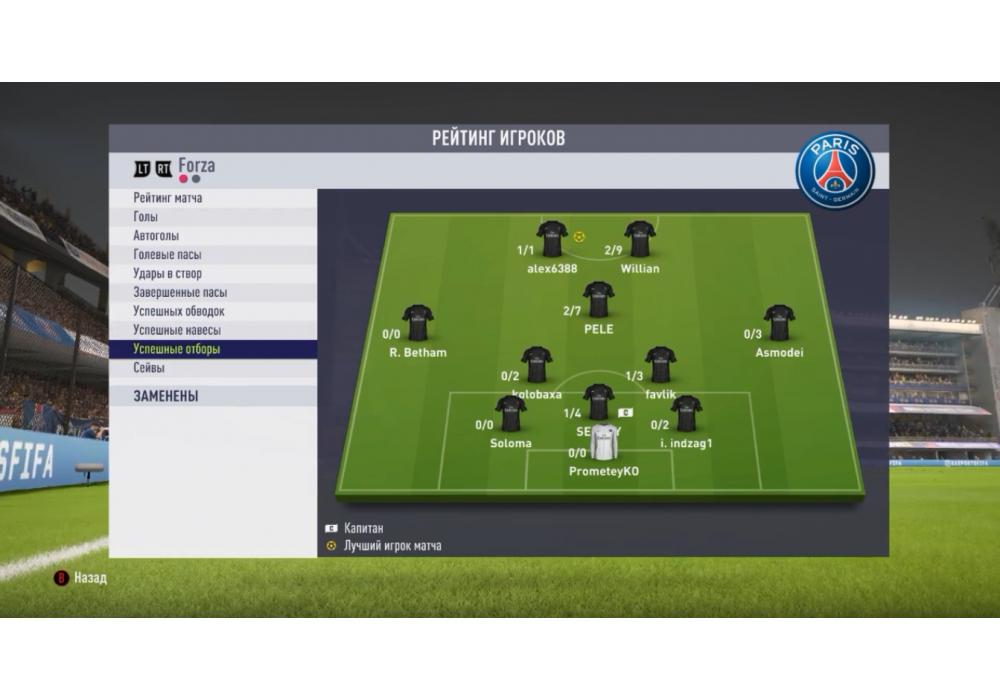Image resolution: width=1000 pixels, height=700 pixels.
Task: Choose R. Betham on the pitch
Action: tap(418, 324)
